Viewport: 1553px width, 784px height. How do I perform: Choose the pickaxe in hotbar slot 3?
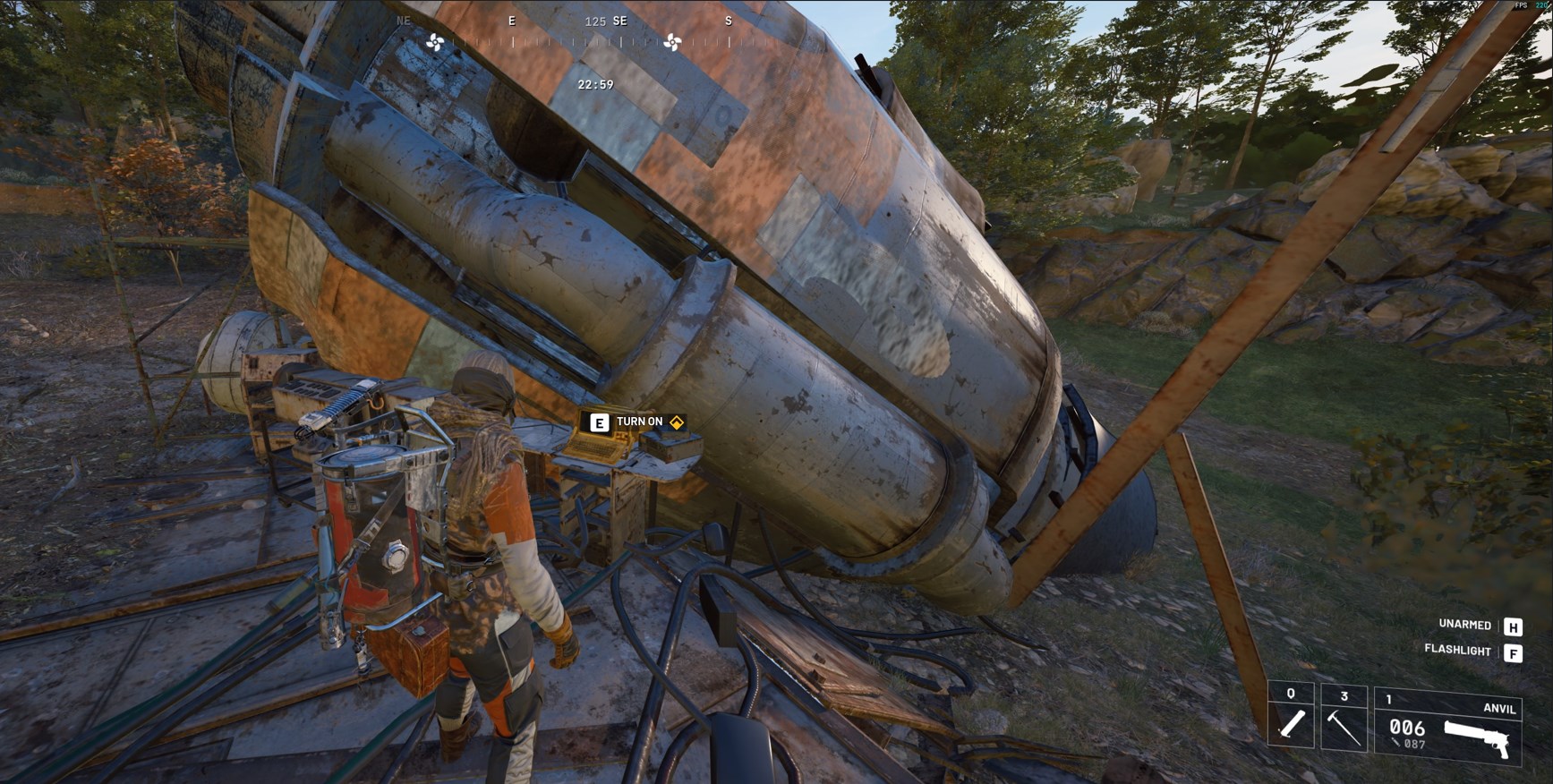(1344, 719)
